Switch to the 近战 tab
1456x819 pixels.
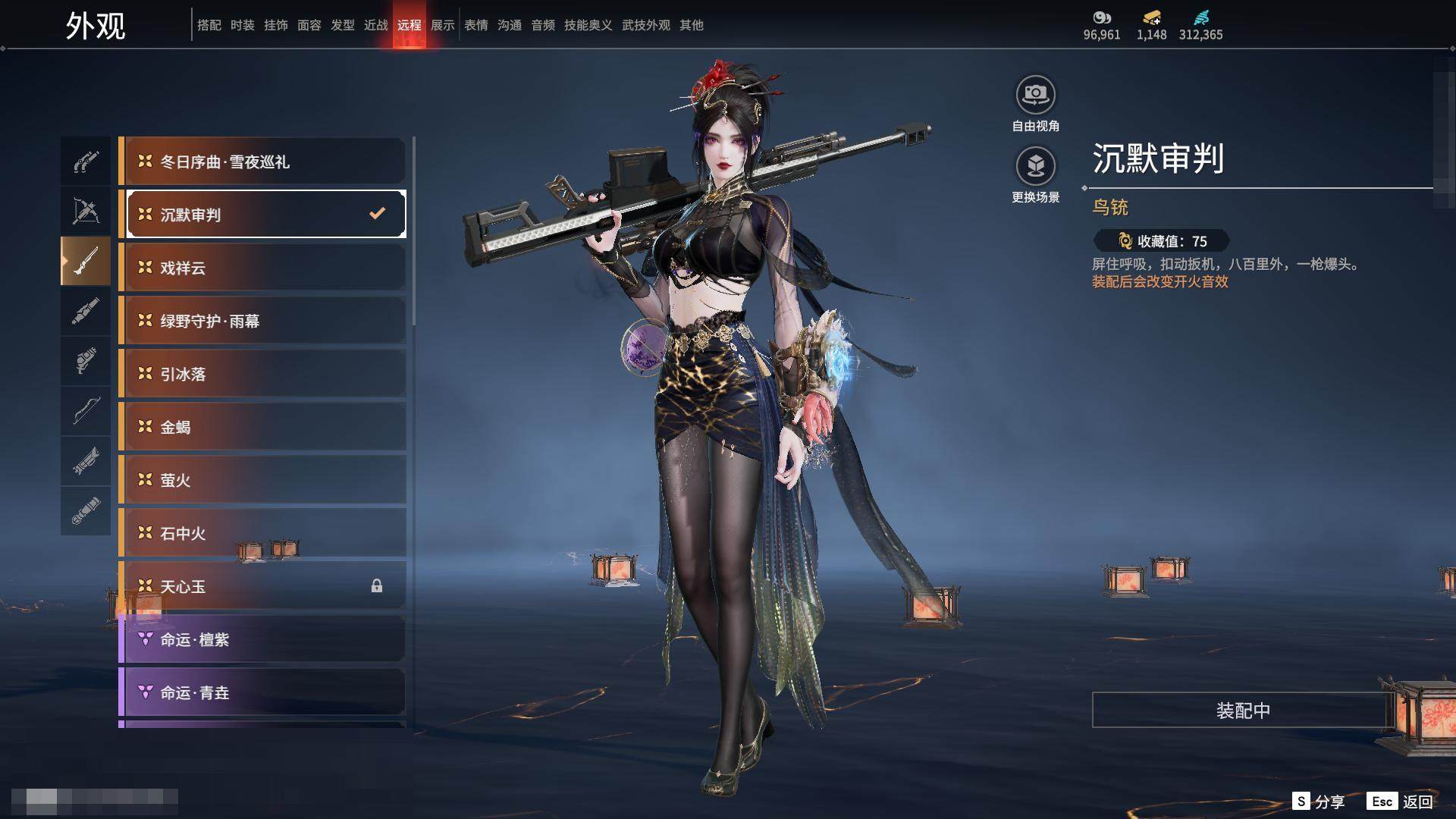click(x=376, y=25)
